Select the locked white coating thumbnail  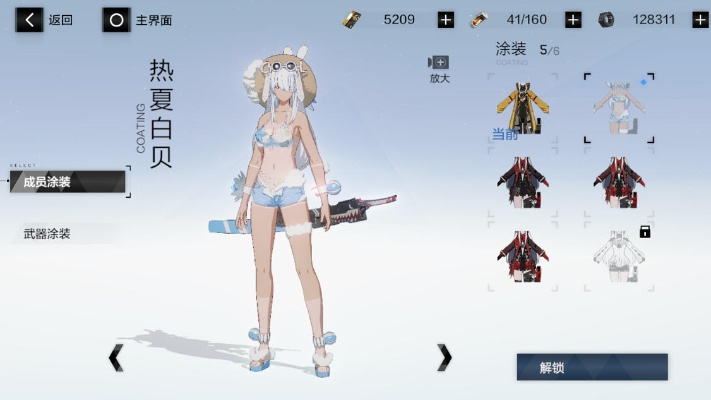click(618, 258)
